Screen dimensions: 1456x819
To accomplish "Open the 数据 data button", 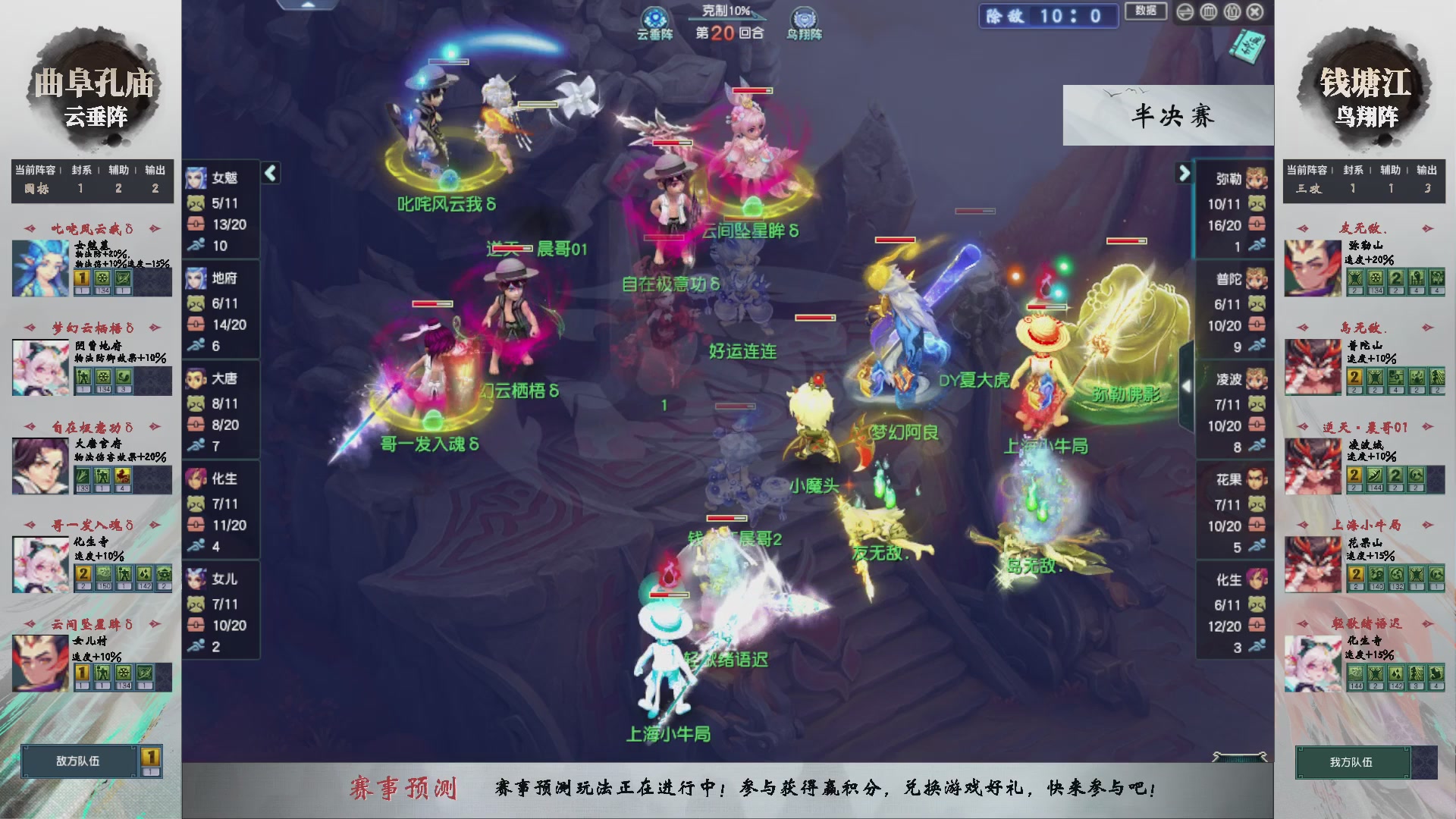I will point(1145,12).
